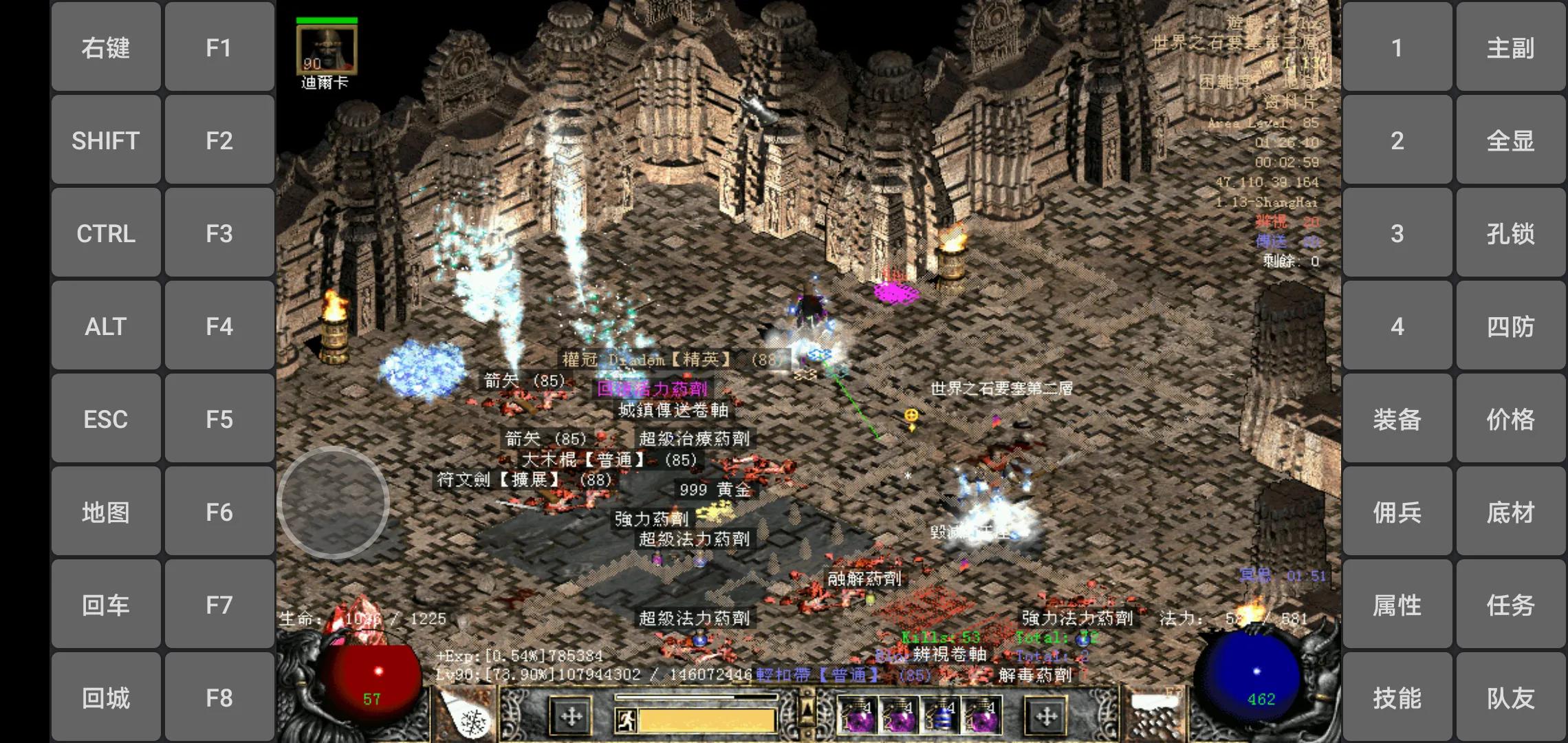The width and height of the screenshot is (1568, 743).
Task: Activate the F1 hotkey button
Action: click(x=219, y=47)
